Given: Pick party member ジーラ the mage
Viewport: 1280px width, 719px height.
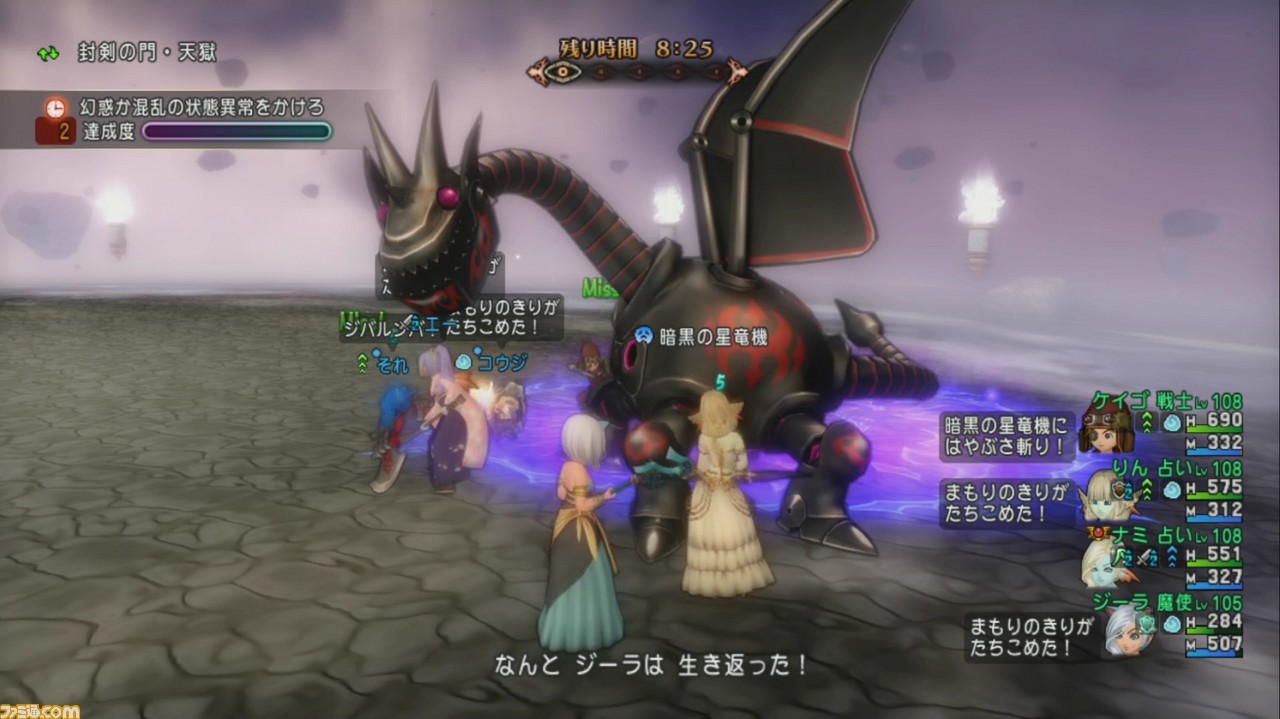Looking at the screenshot, I should pos(1160,604).
